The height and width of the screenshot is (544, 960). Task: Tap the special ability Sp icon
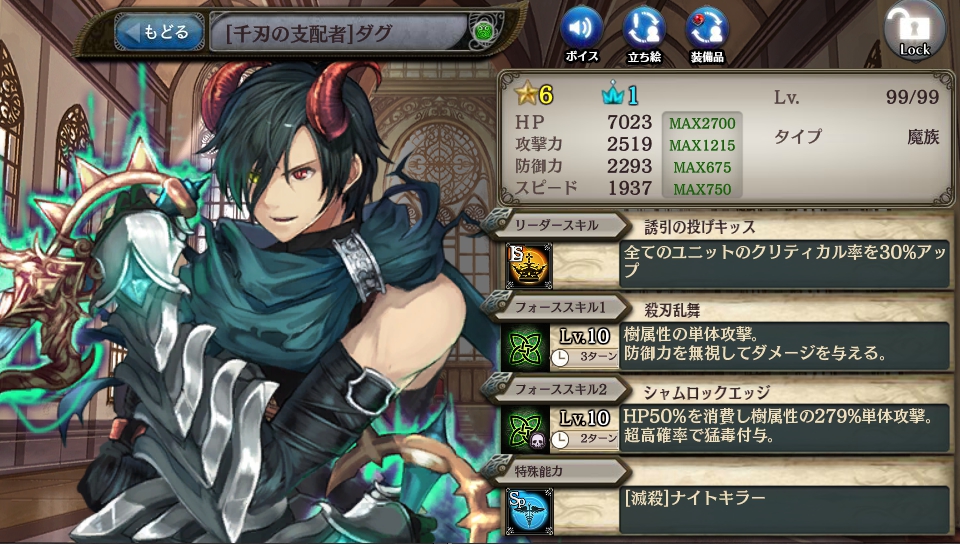[x=528, y=510]
